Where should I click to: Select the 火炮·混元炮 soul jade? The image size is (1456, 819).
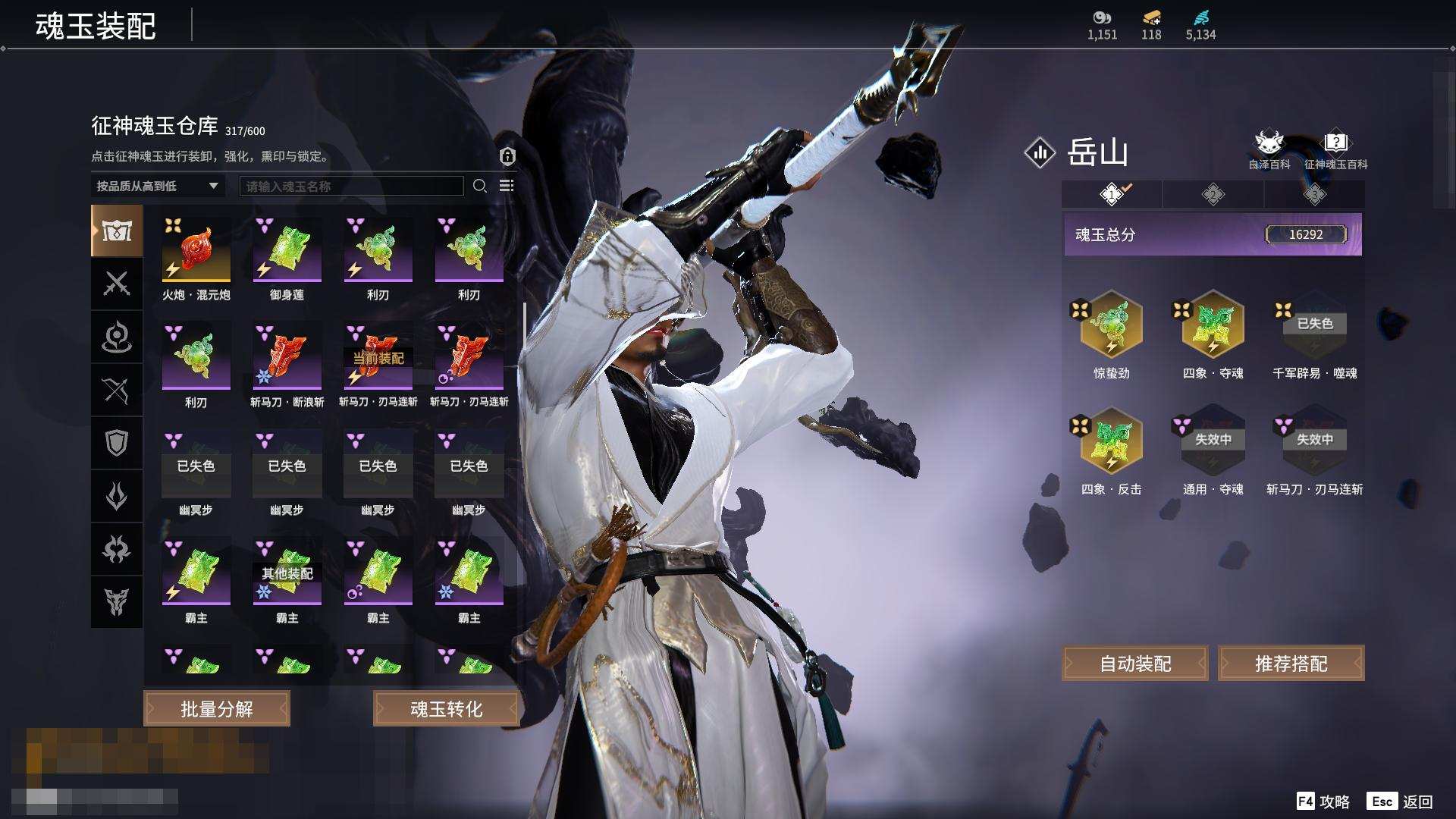[x=196, y=250]
